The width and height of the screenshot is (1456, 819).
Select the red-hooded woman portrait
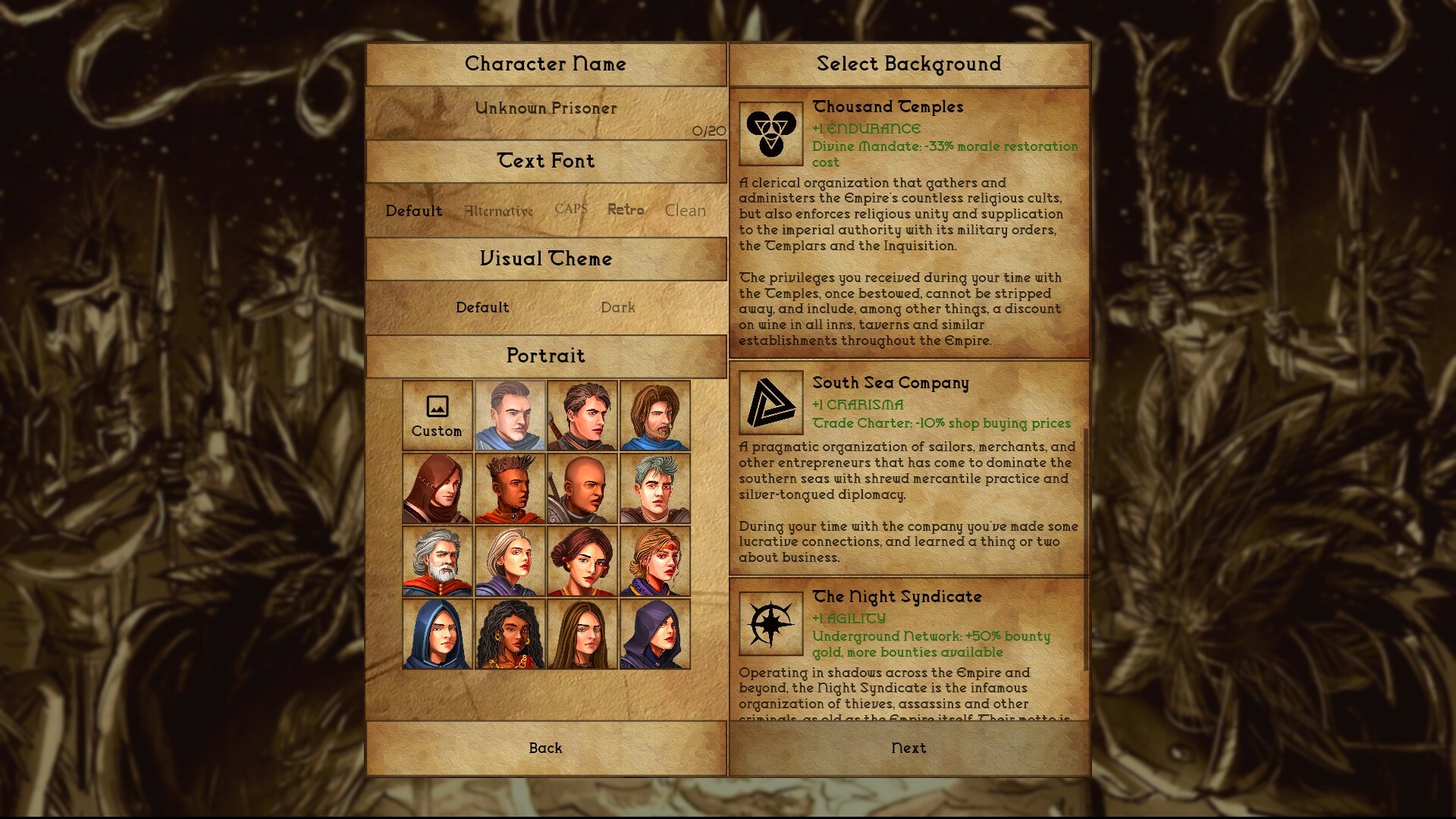pos(436,488)
